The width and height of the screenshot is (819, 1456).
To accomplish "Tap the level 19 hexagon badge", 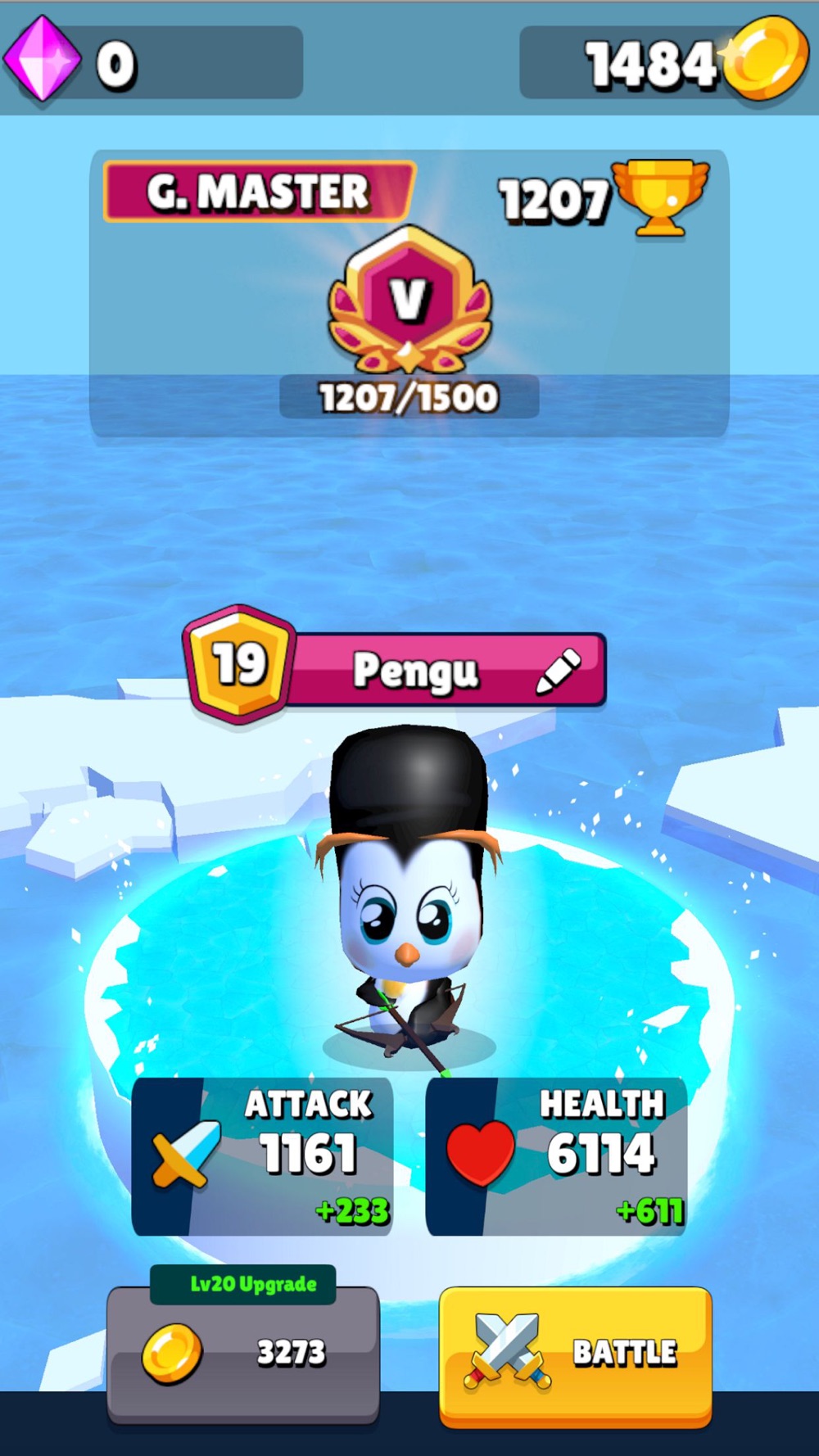I will [x=239, y=664].
